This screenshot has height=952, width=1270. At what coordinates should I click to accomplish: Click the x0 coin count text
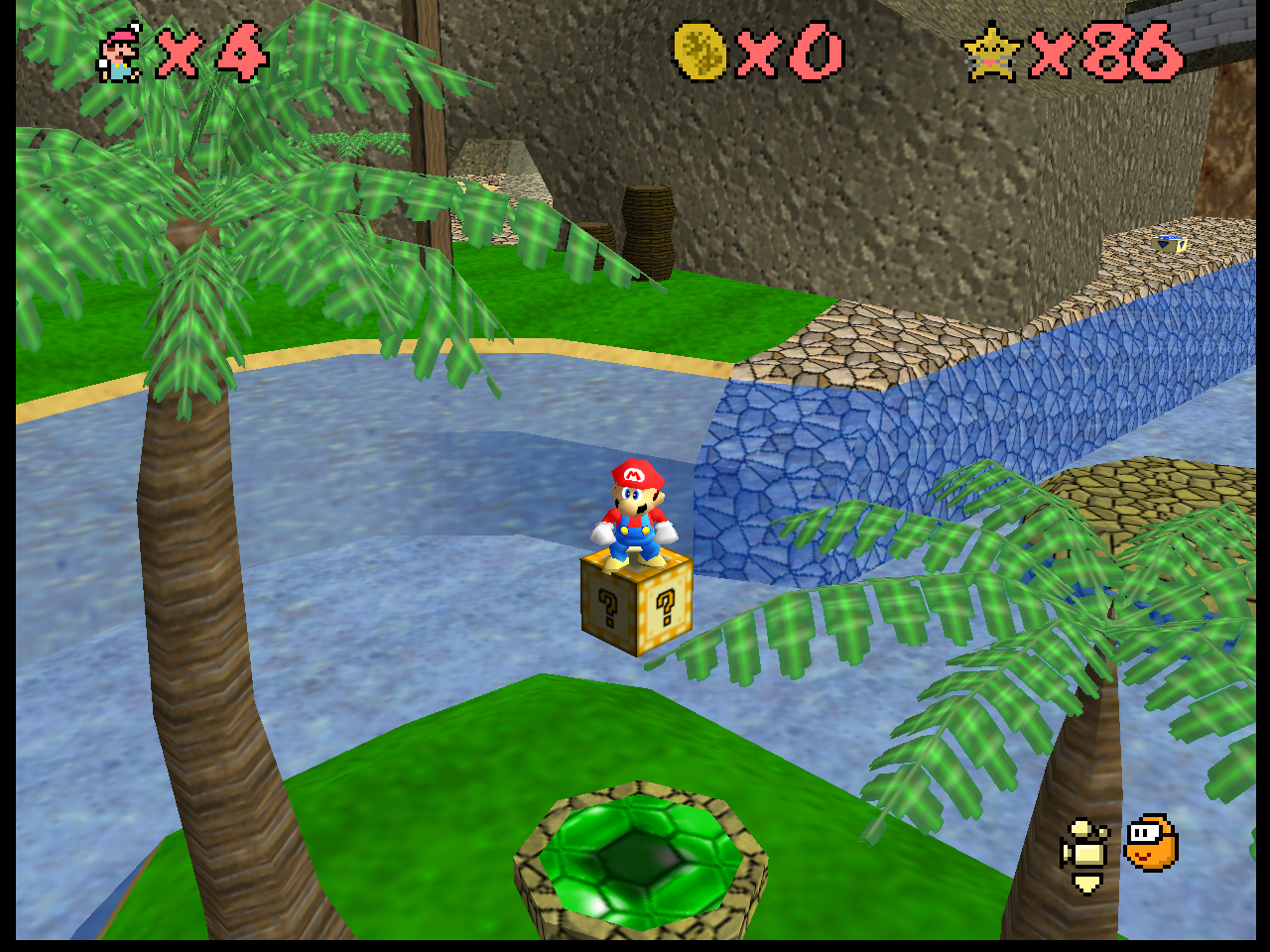[794, 52]
